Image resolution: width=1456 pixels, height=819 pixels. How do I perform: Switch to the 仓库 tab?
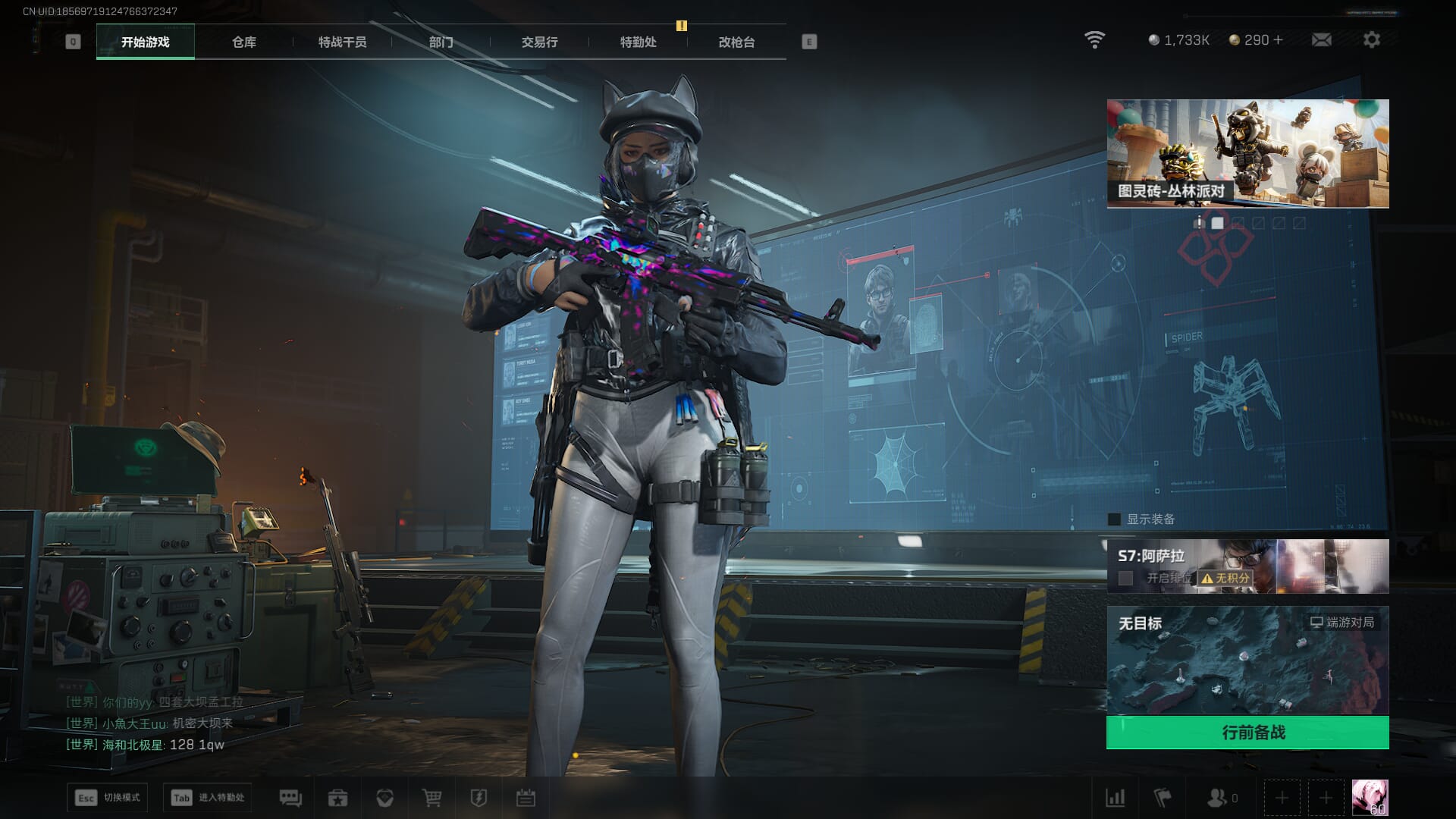pos(243,42)
